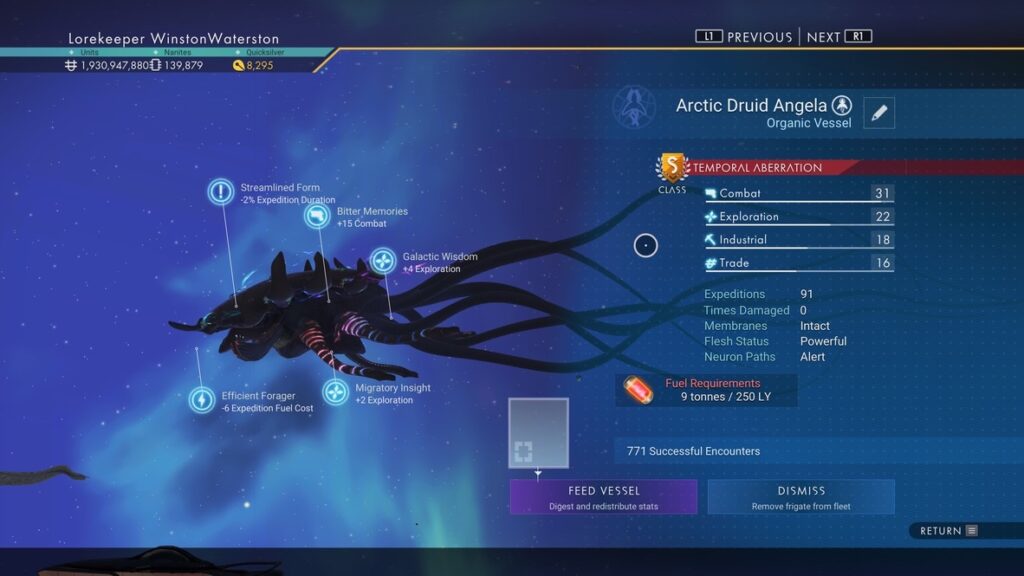Open the Migratory Insight trait icon
Image resolution: width=1024 pixels, height=576 pixels.
(x=336, y=392)
